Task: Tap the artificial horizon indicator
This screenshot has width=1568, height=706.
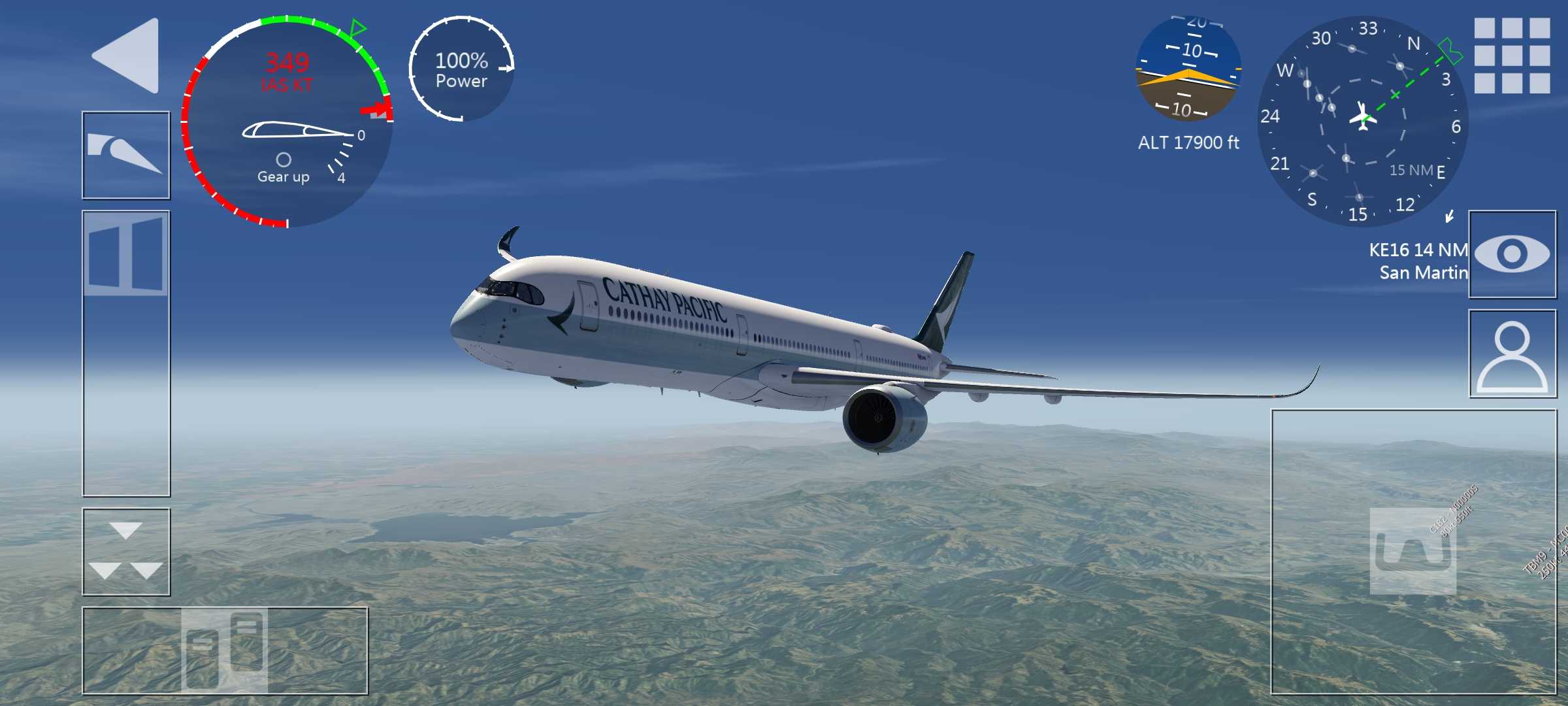Action: 1188,69
